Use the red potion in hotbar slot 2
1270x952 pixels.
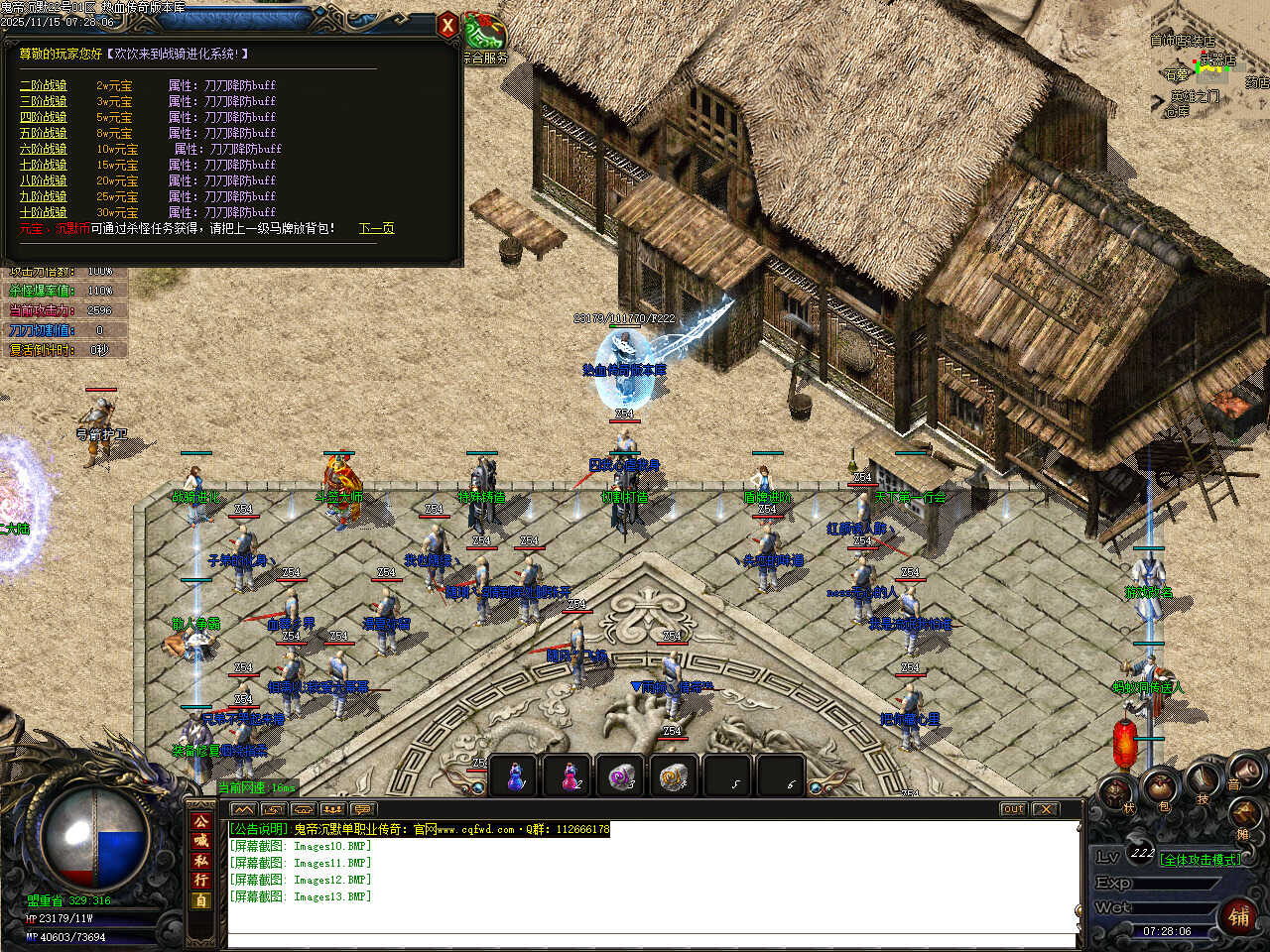pyautogui.click(x=570, y=776)
